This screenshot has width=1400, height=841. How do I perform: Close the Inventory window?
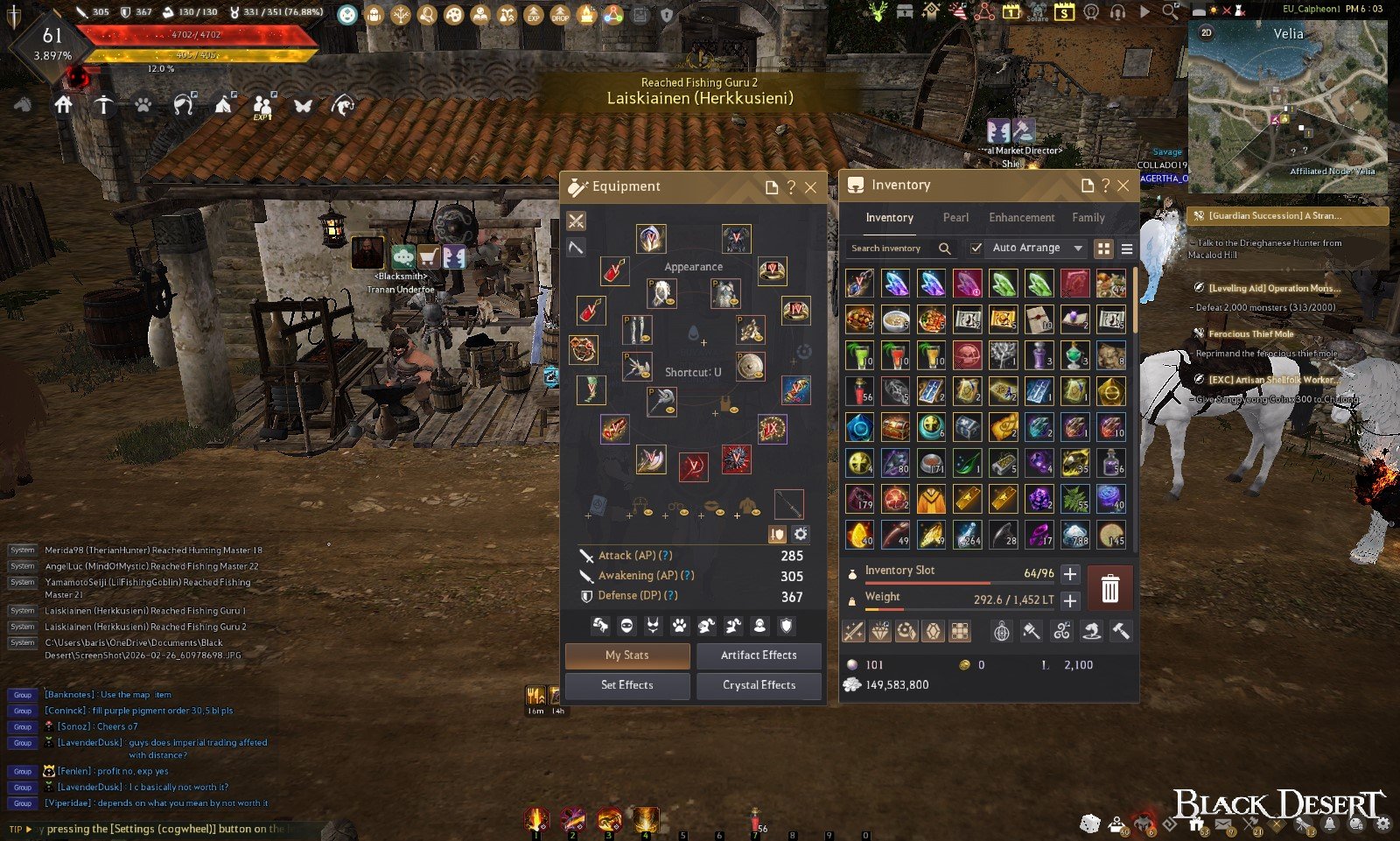[x=1123, y=186]
